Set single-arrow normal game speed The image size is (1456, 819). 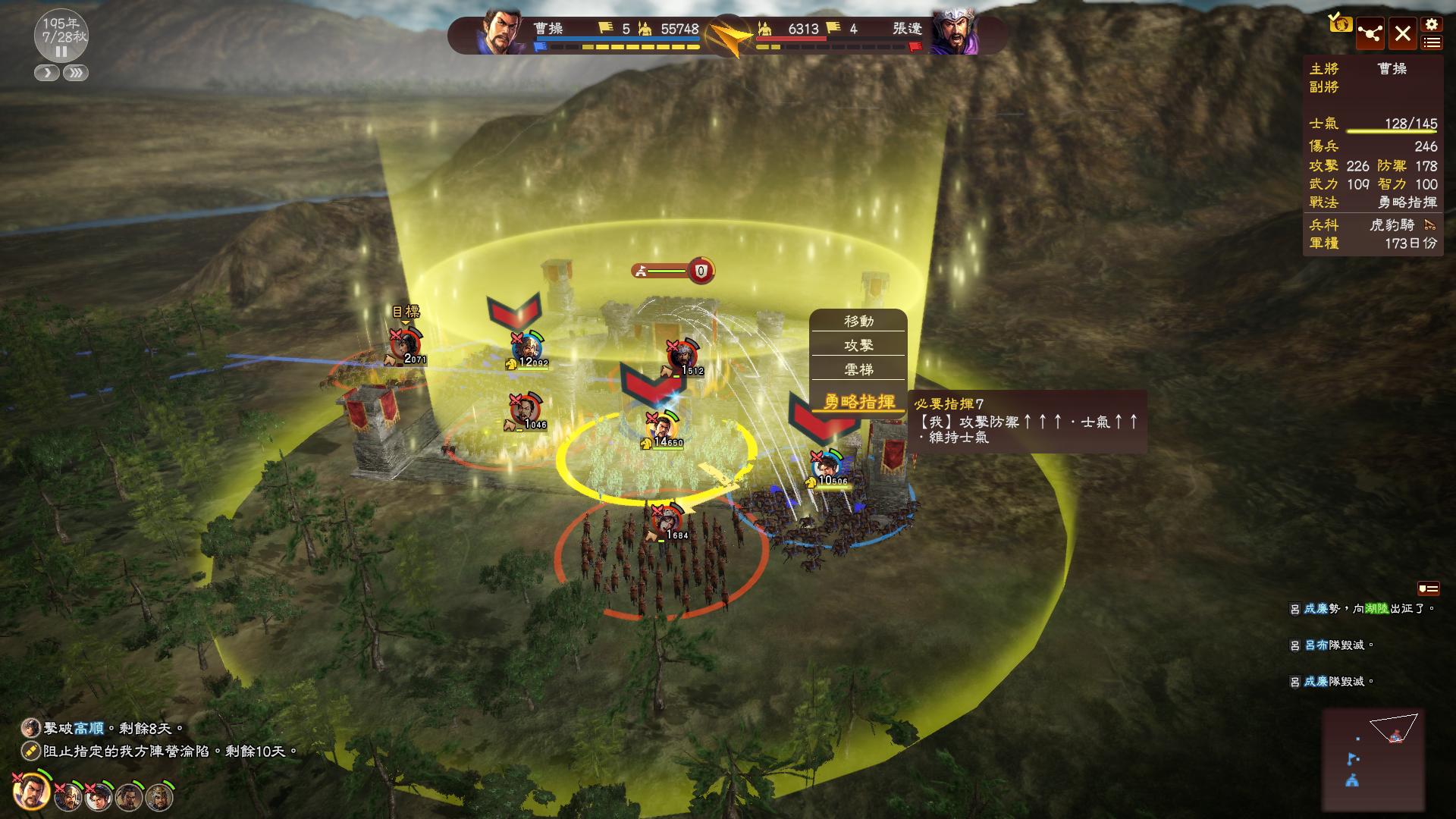(47, 73)
